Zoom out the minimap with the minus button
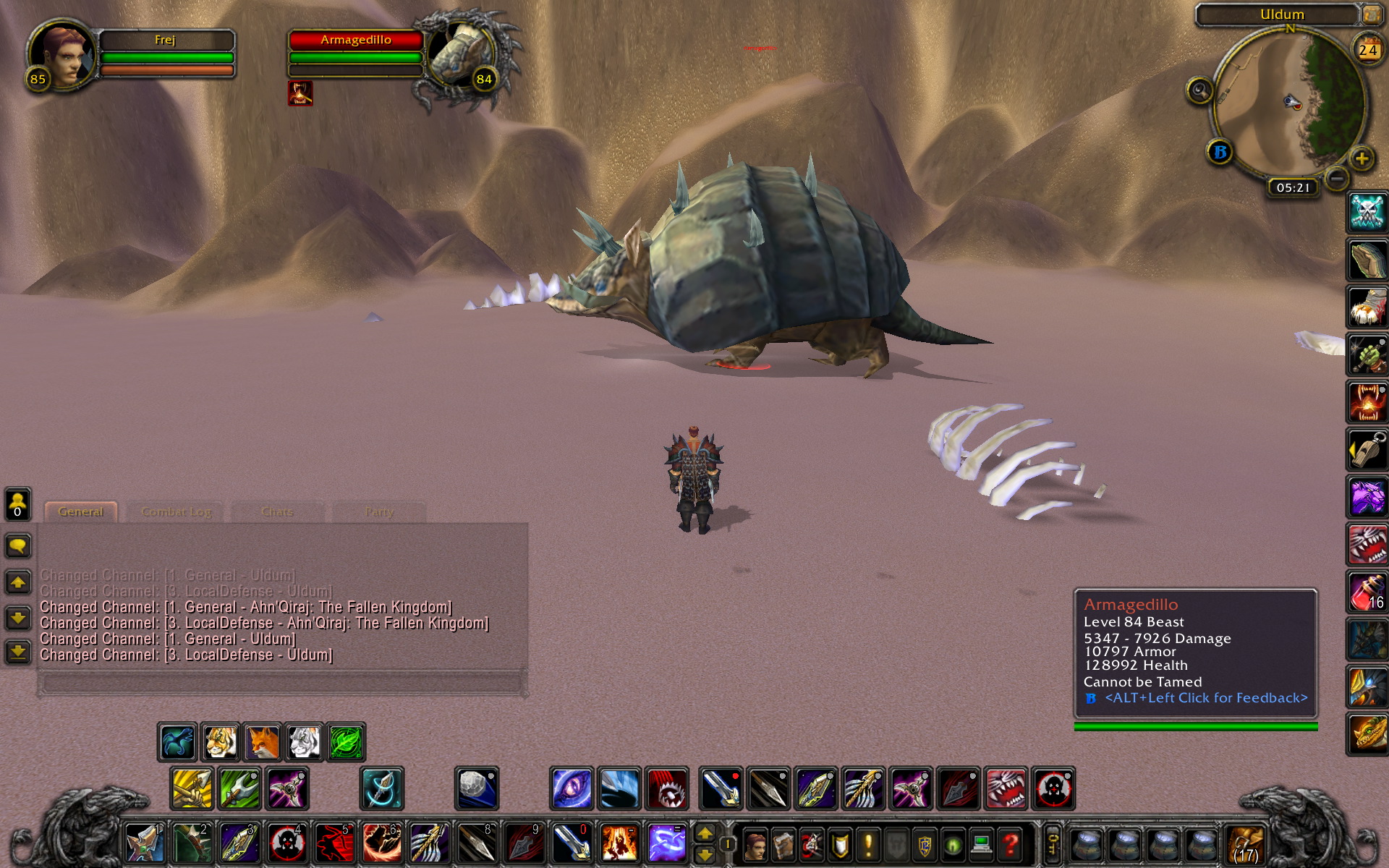1389x868 pixels. (1336, 177)
